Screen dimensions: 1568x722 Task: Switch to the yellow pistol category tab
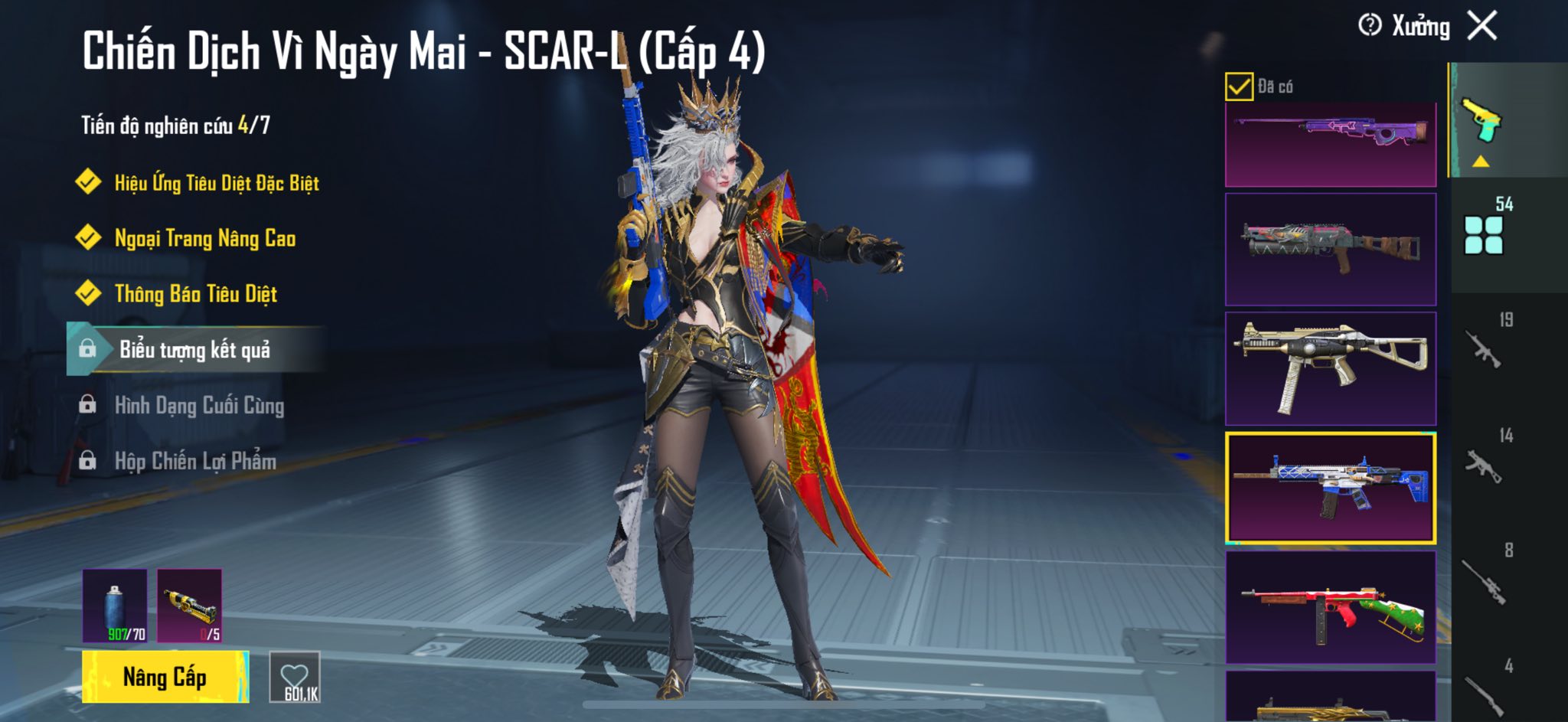click(1482, 123)
